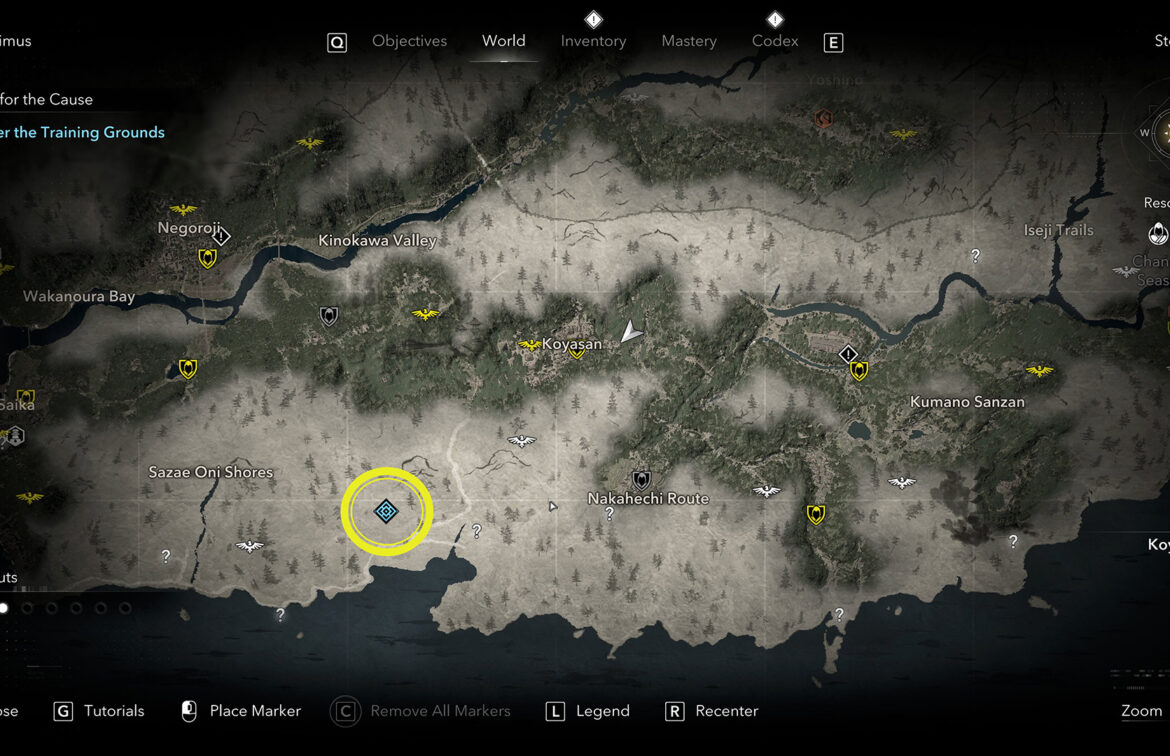
Task: Click the Zoom control
Action: (x=1141, y=711)
